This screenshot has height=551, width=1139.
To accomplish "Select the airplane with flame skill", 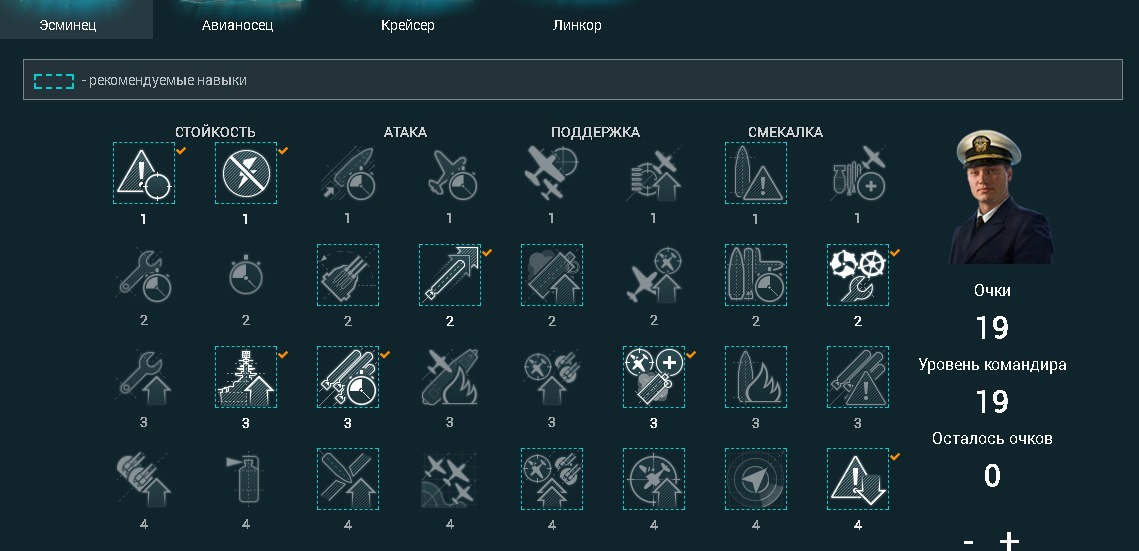I will point(450,377).
